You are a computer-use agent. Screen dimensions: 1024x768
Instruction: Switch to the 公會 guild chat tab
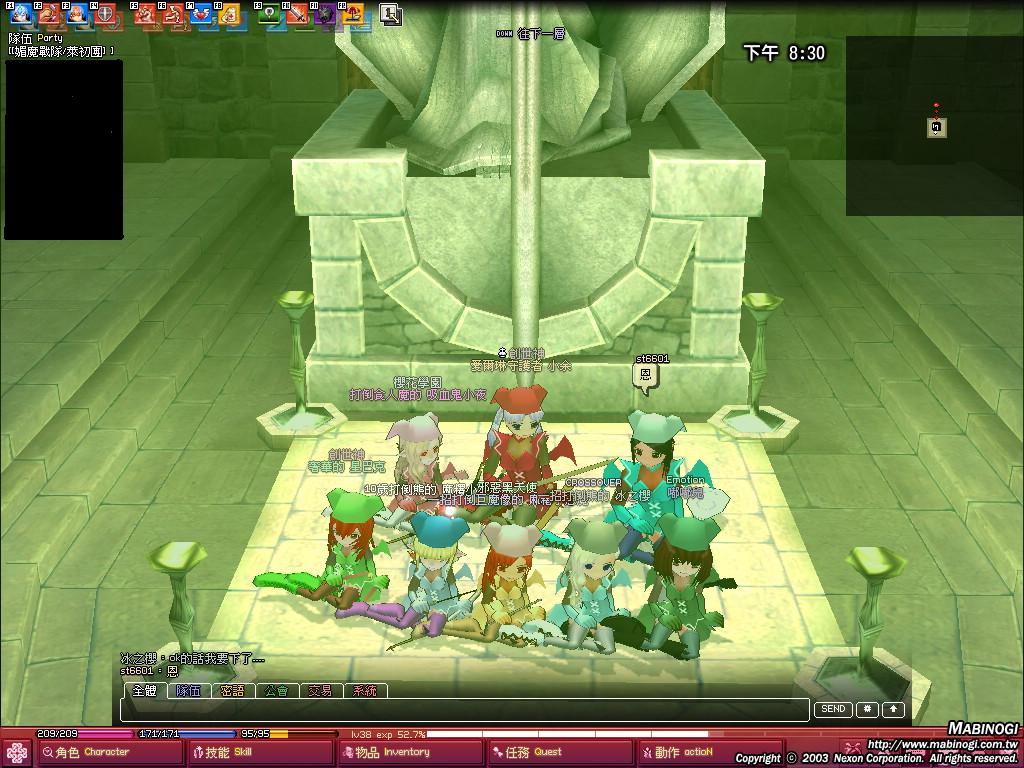click(276, 690)
